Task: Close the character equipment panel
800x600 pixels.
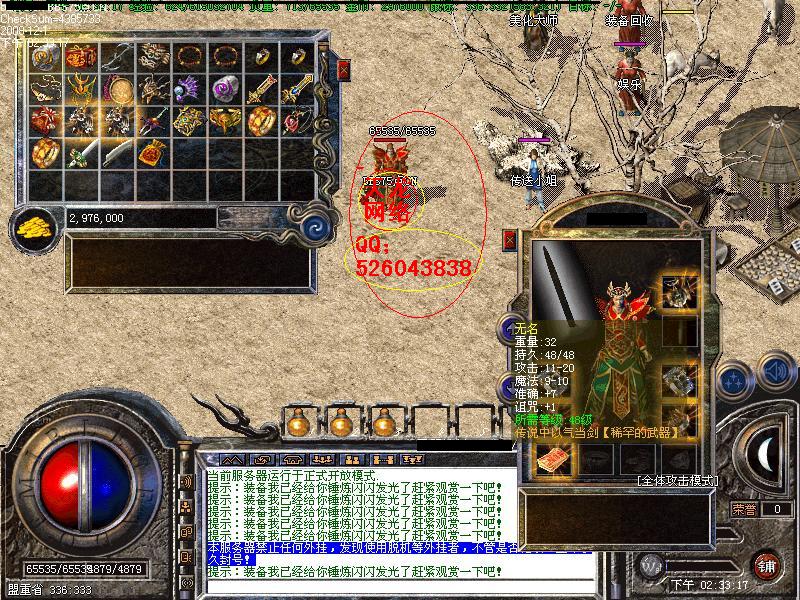Action: [x=510, y=241]
